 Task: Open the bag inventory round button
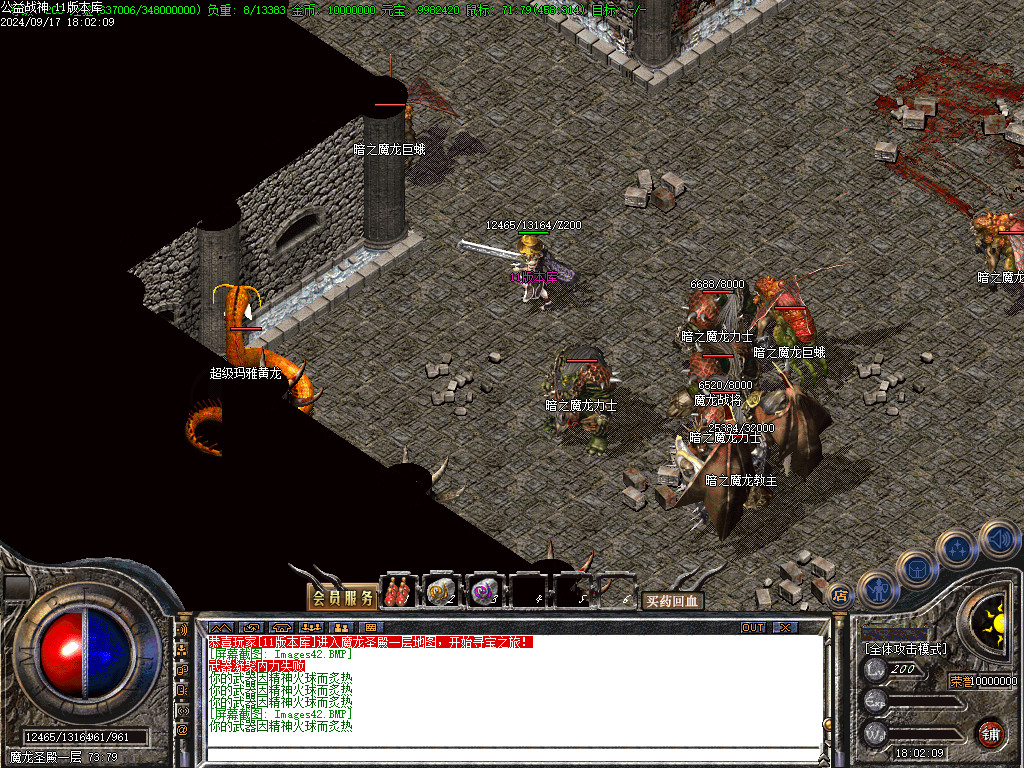(916, 569)
